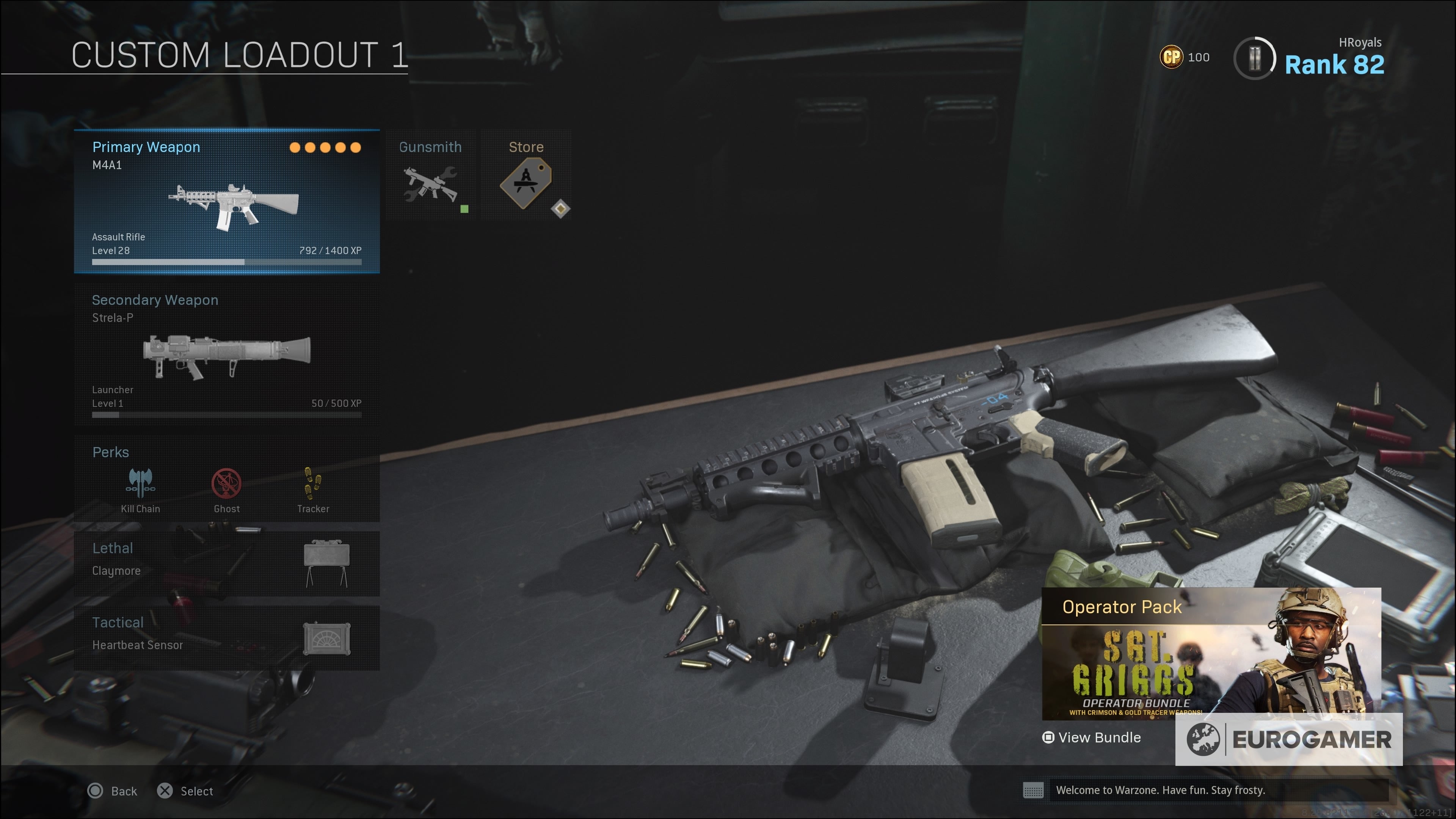Click the HRoyals Rank 82 profile badge
The image size is (1456, 819).
(x=1310, y=58)
